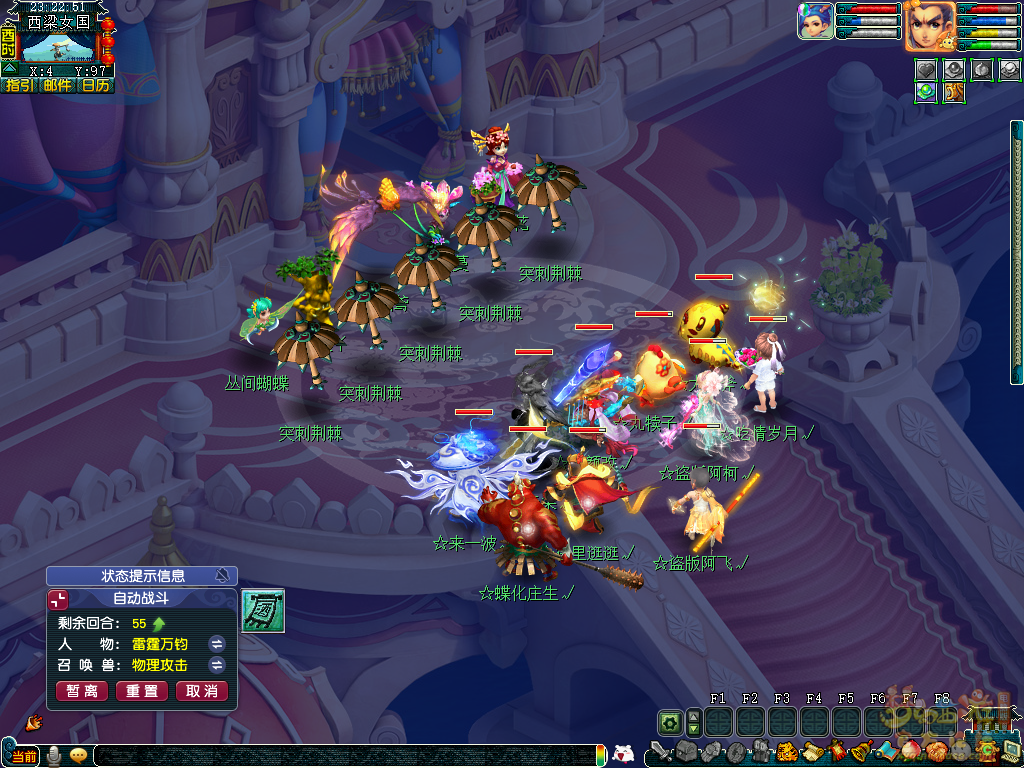Swap the character skill 雷霆万钧
This screenshot has height=768, width=1024.
pyautogui.click(x=216, y=643)
